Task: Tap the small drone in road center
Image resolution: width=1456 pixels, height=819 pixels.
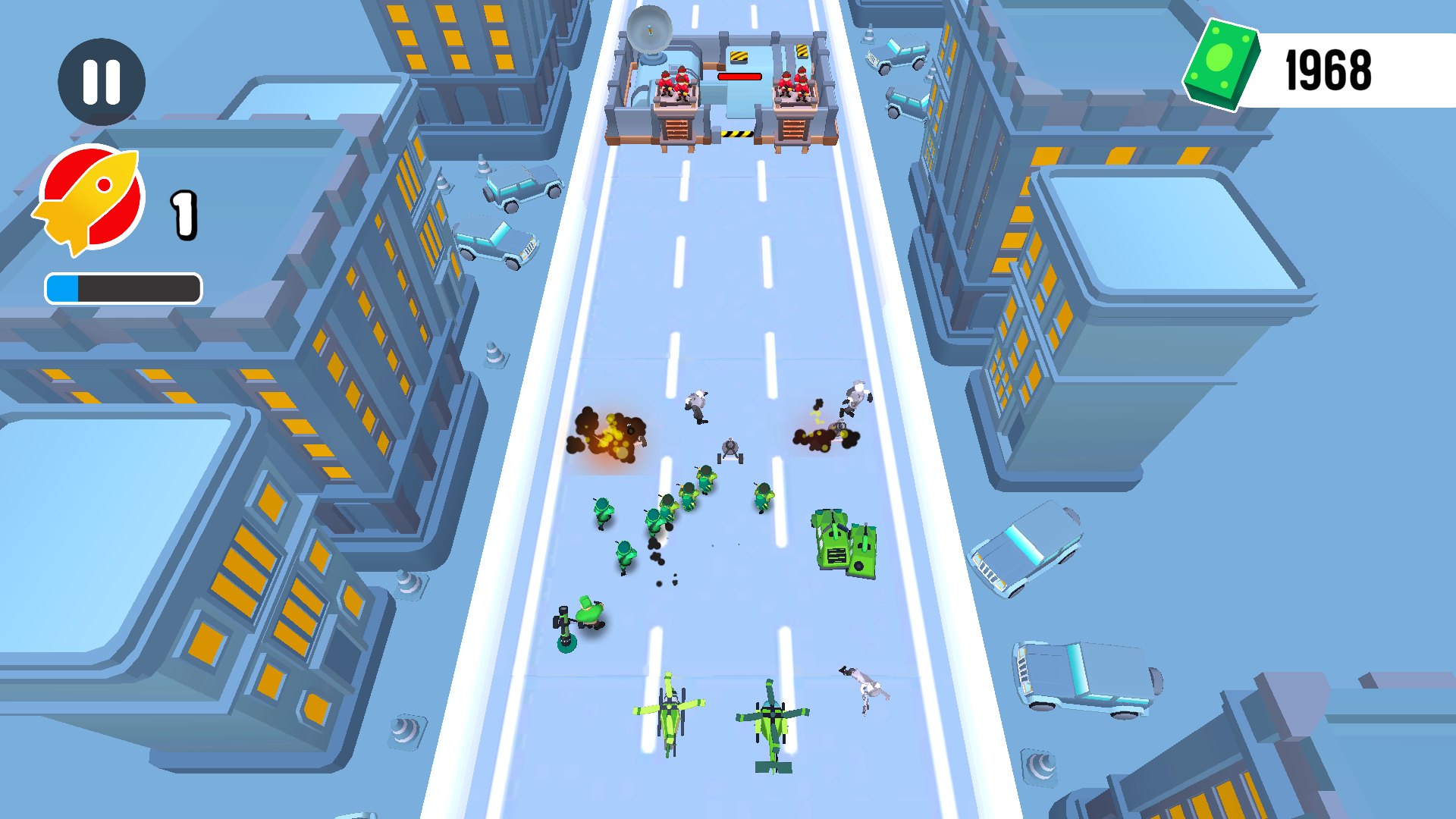Action: click(x=730, y=447)
